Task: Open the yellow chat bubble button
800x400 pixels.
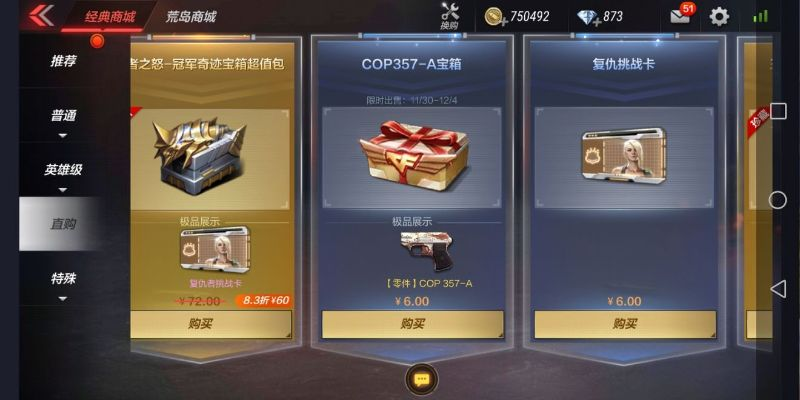Action: (421, 380)
